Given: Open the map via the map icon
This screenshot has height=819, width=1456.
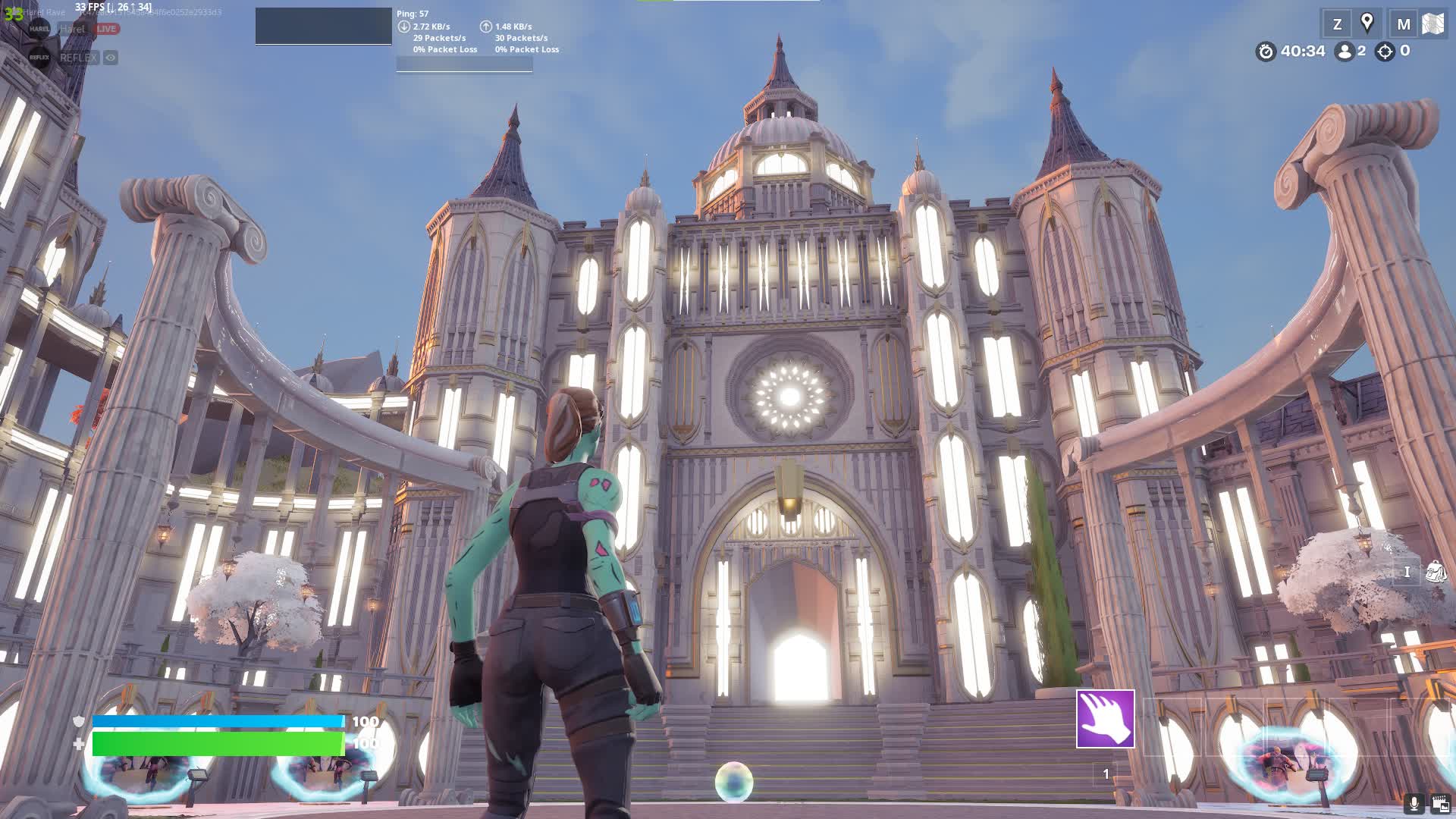Looking at the screenshot, I should click(1432, 23).
